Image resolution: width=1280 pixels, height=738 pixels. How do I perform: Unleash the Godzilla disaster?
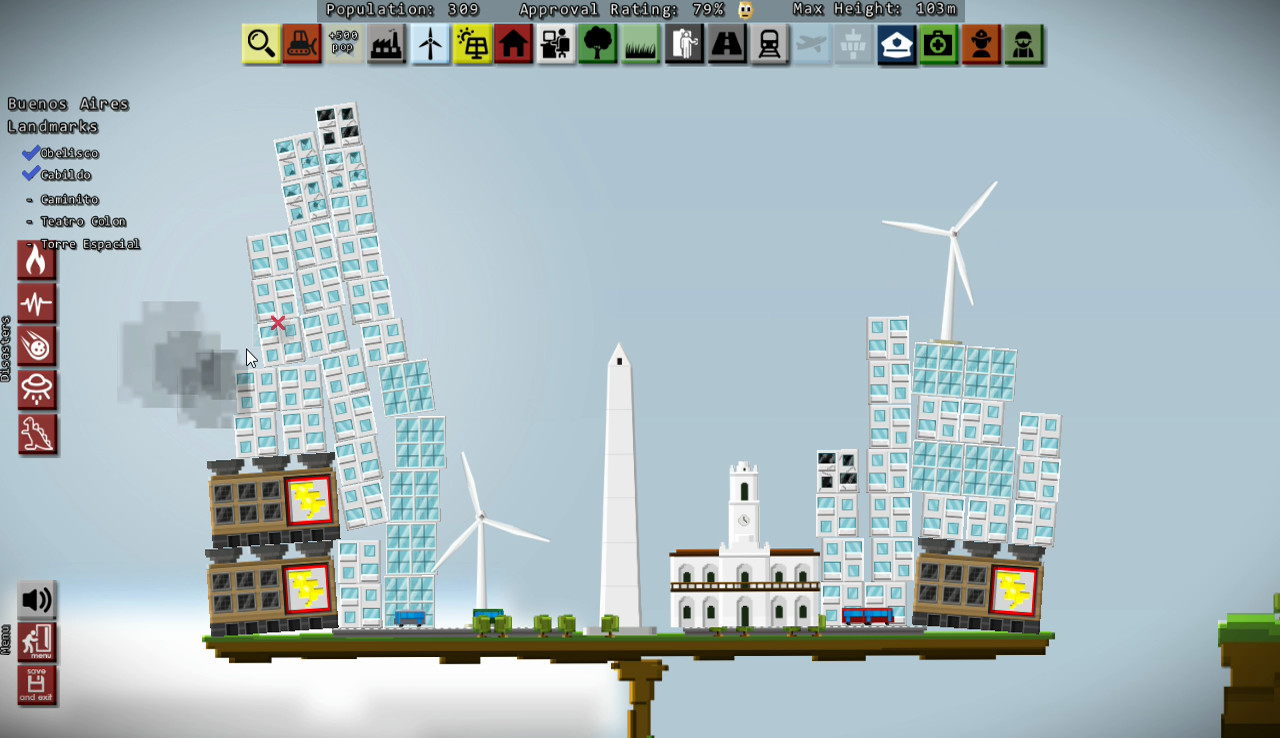coord(37,434)
